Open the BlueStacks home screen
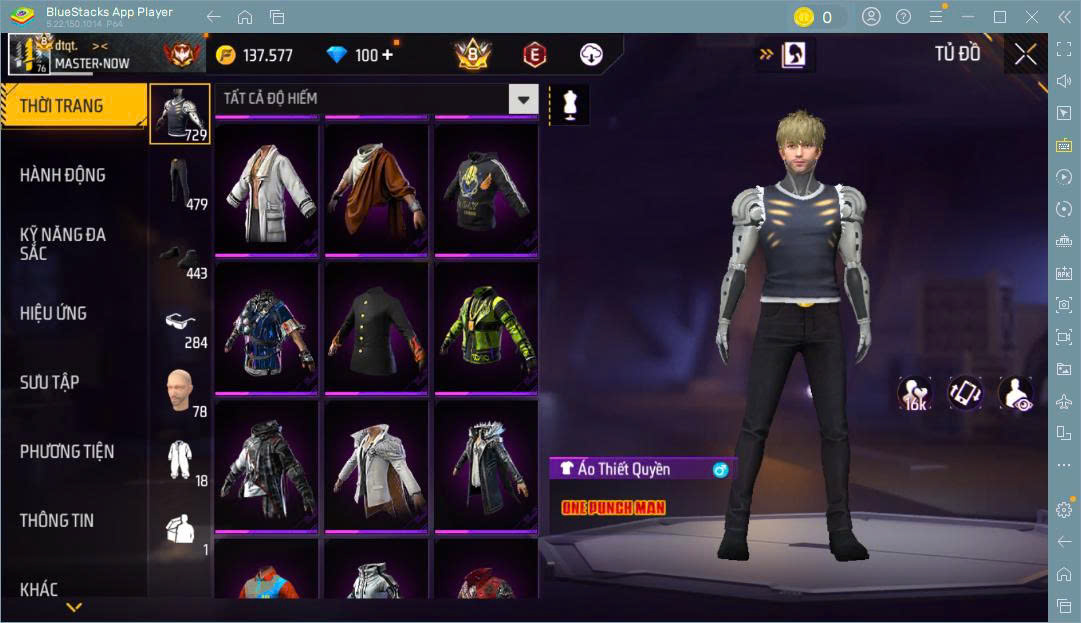1081x623 pixels. click(x=245, y=17)
